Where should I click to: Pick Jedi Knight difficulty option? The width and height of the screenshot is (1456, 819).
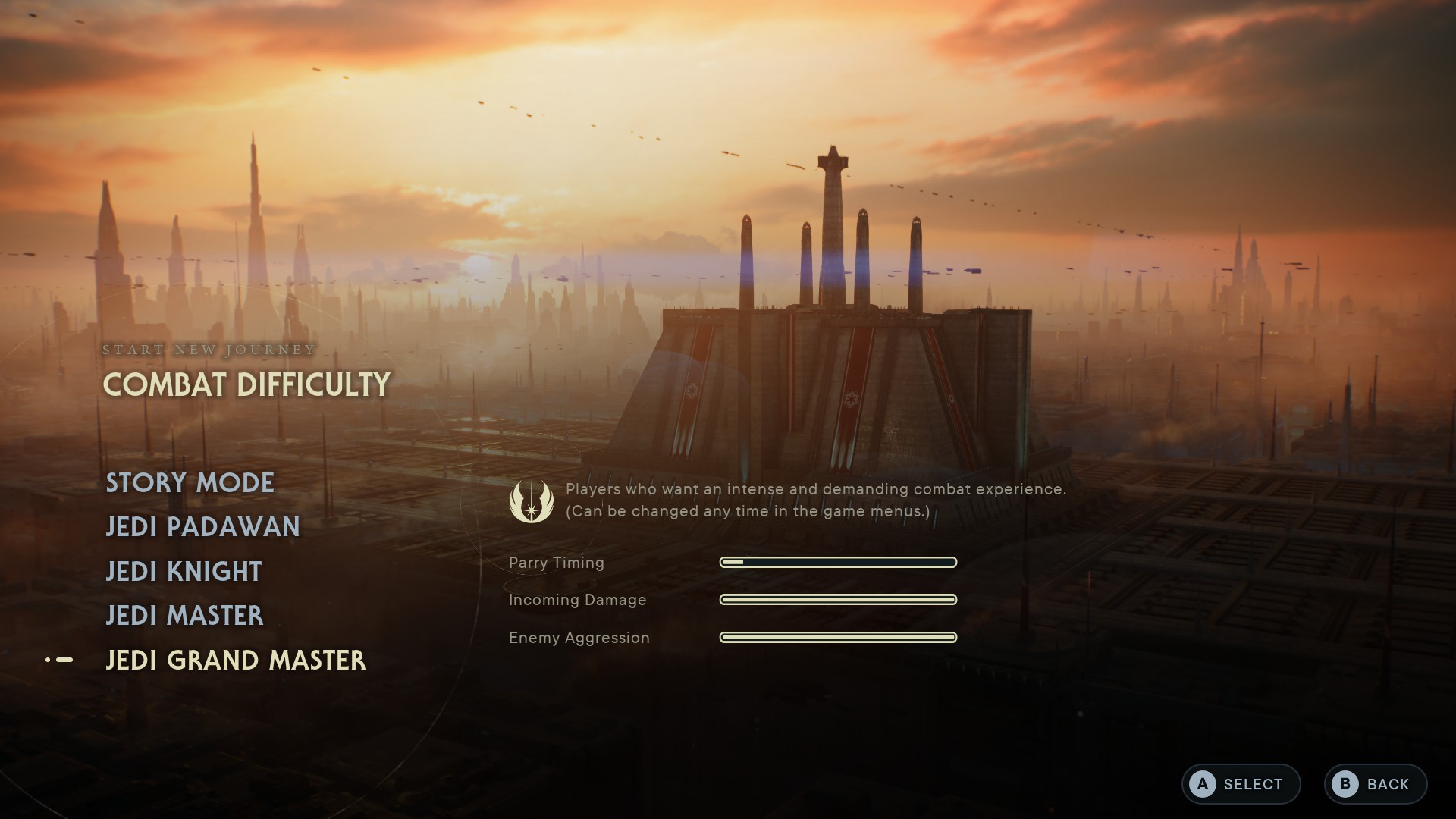pyautogui.click(x=184, y=572)
